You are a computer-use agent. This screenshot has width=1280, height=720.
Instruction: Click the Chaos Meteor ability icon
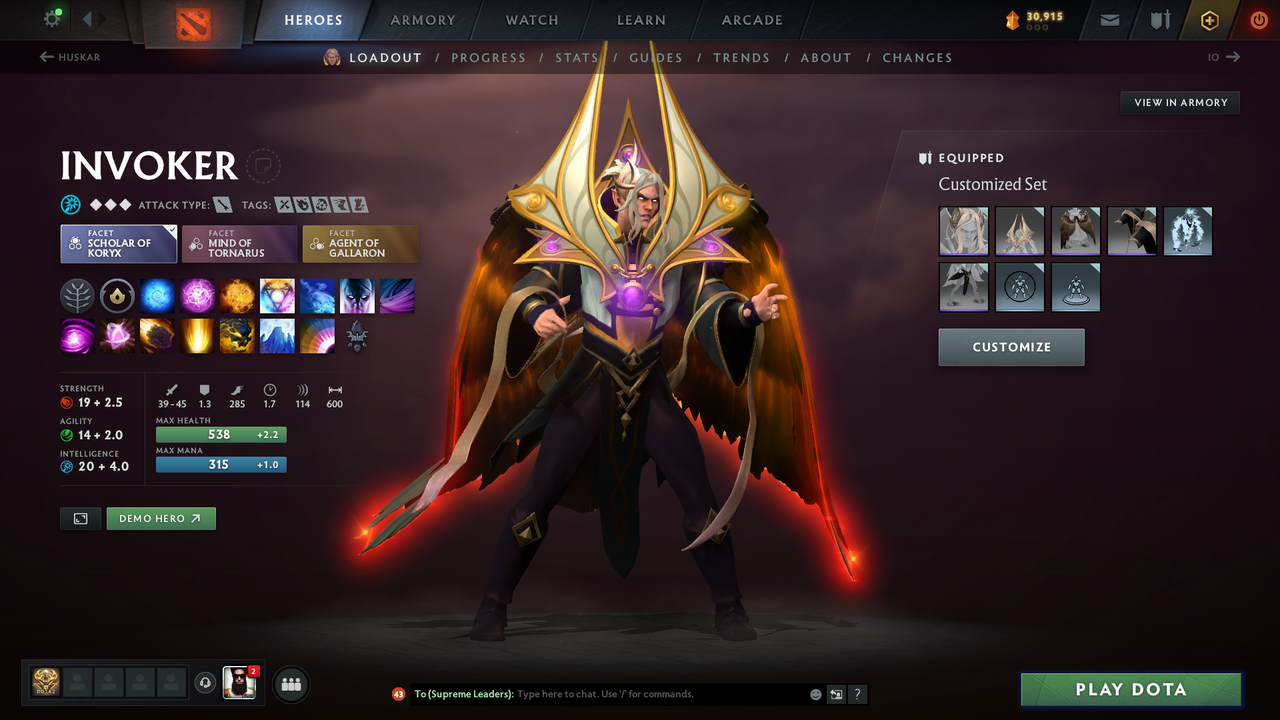(x=157, y=335)
